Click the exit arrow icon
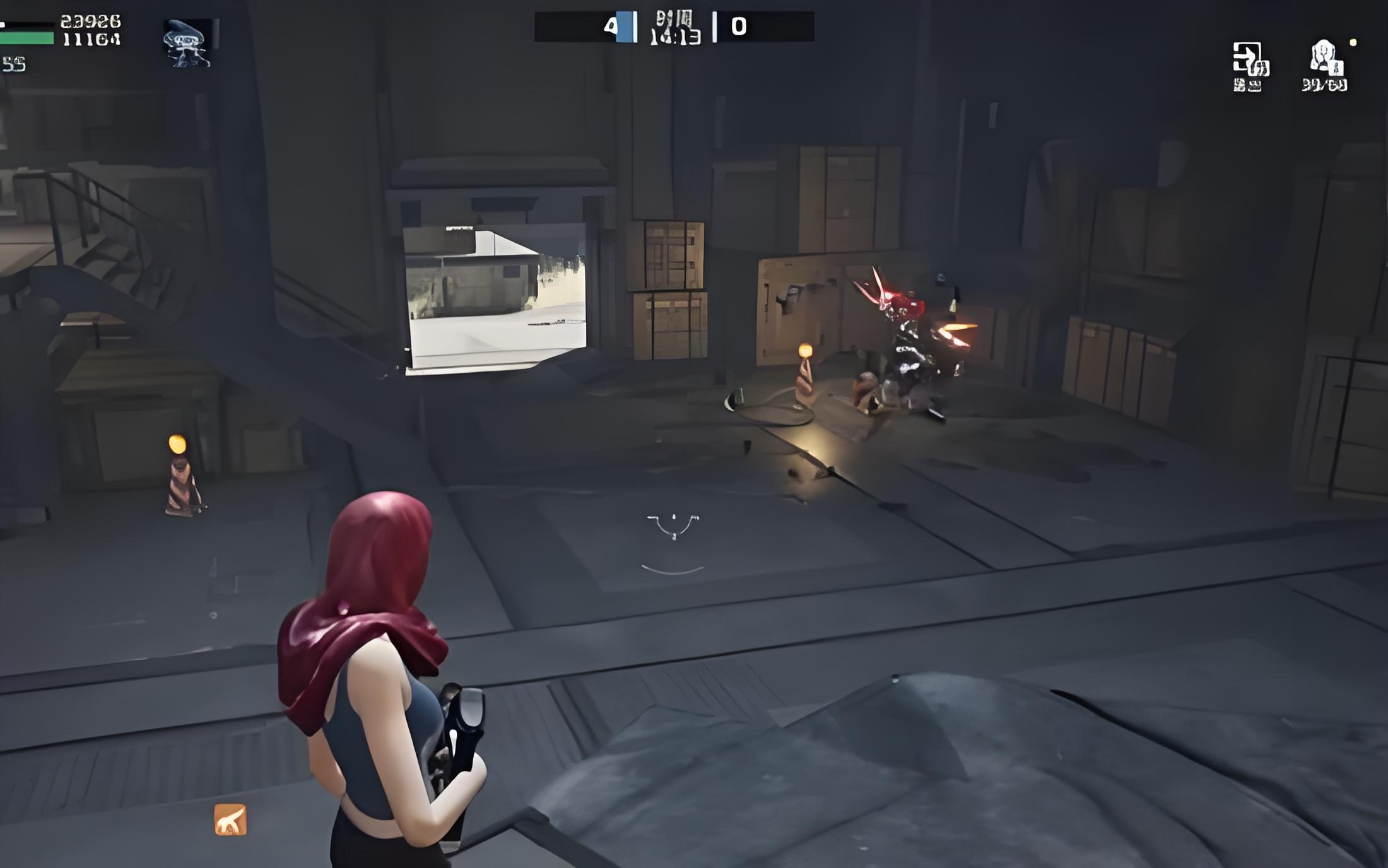The image size is (1388, 868). [x=1249, y=59]
